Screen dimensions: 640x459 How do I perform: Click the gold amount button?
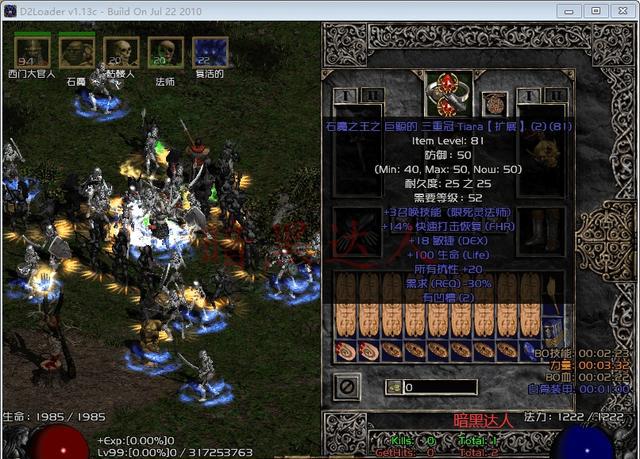coord(396,386)
